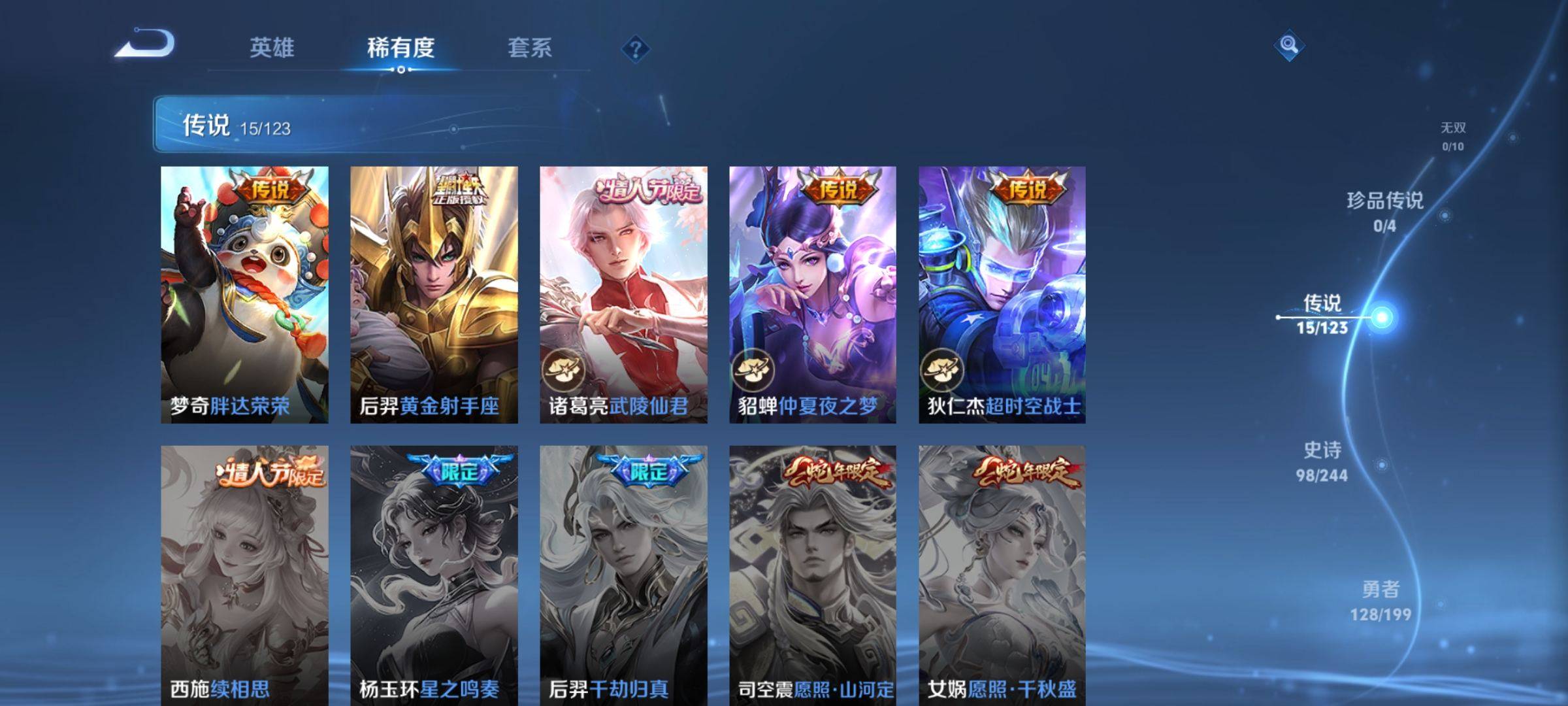This screenshot has width=1568, height=706.
Task: Choose the 后羿 千劫归真 skin card
Action: coord(623,575)
